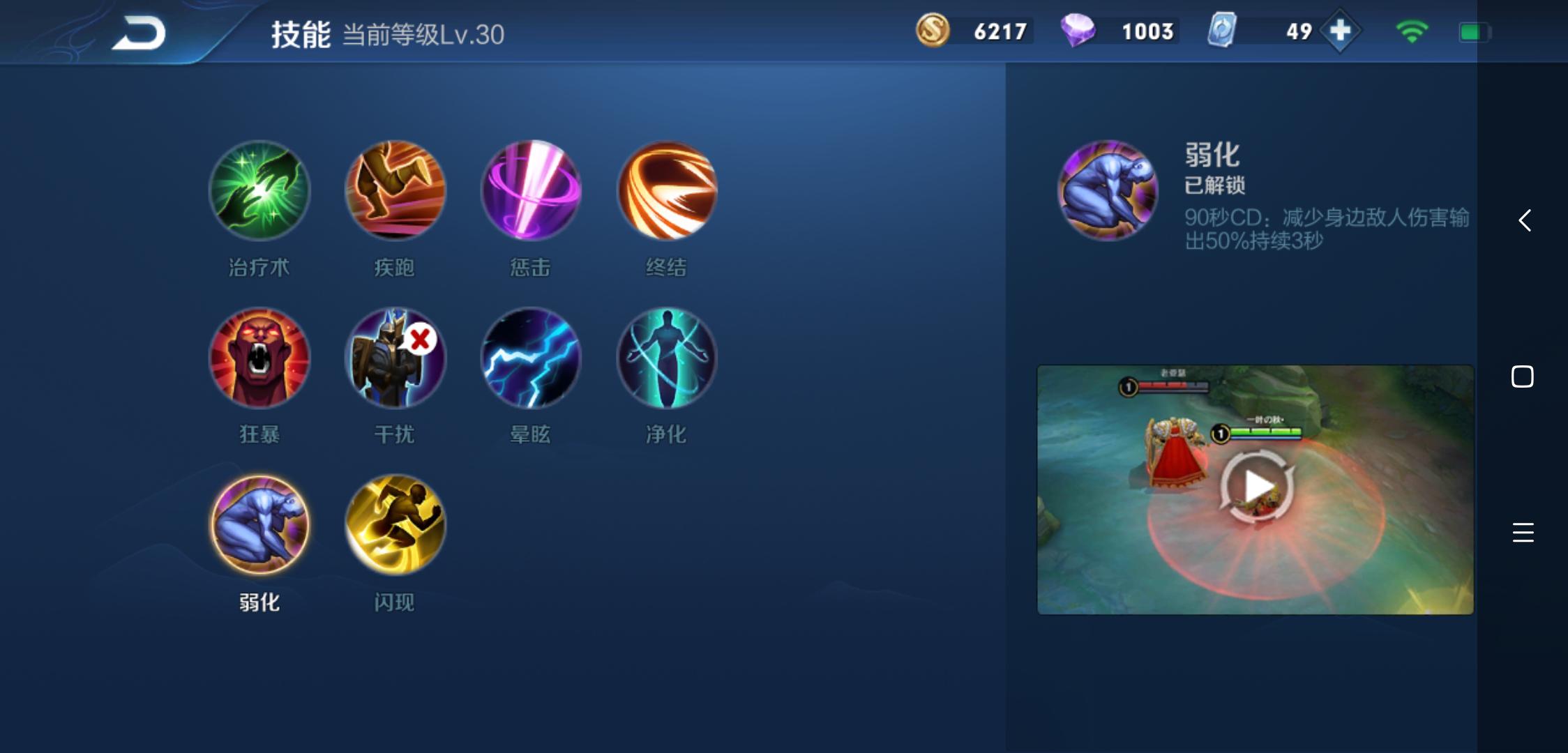Open the 技能 title header
The height and width of the screenshot is (753, 1568).
[x=300, y=36]
